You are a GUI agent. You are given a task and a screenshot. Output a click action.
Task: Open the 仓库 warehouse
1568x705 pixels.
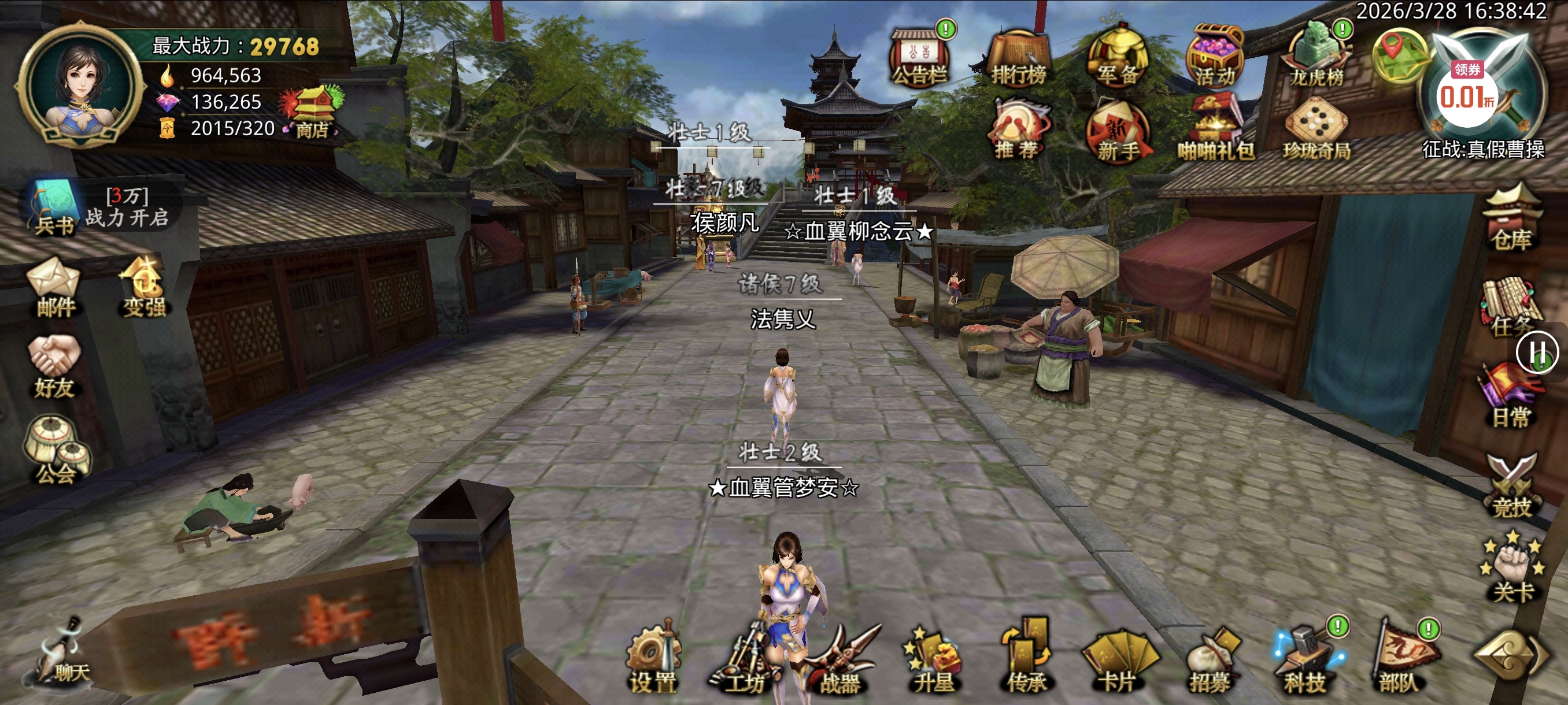[x=1511, y=220]
